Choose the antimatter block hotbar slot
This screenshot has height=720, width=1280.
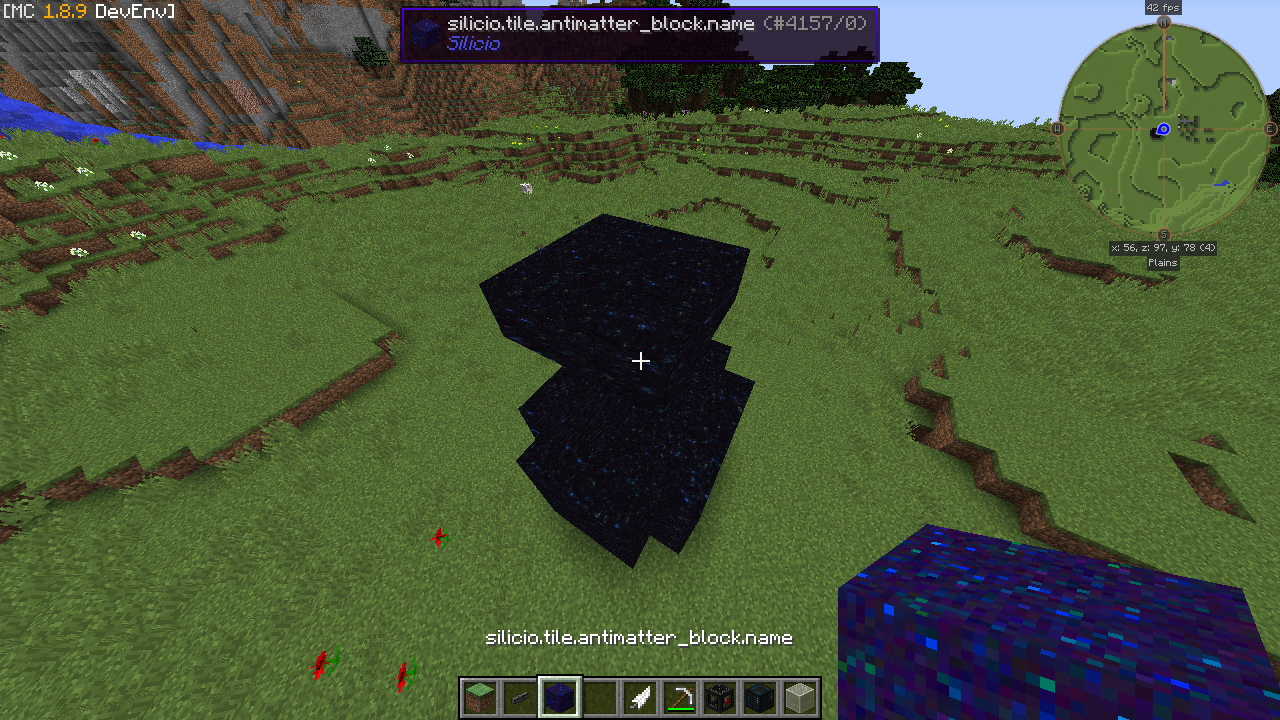[560, 697]
